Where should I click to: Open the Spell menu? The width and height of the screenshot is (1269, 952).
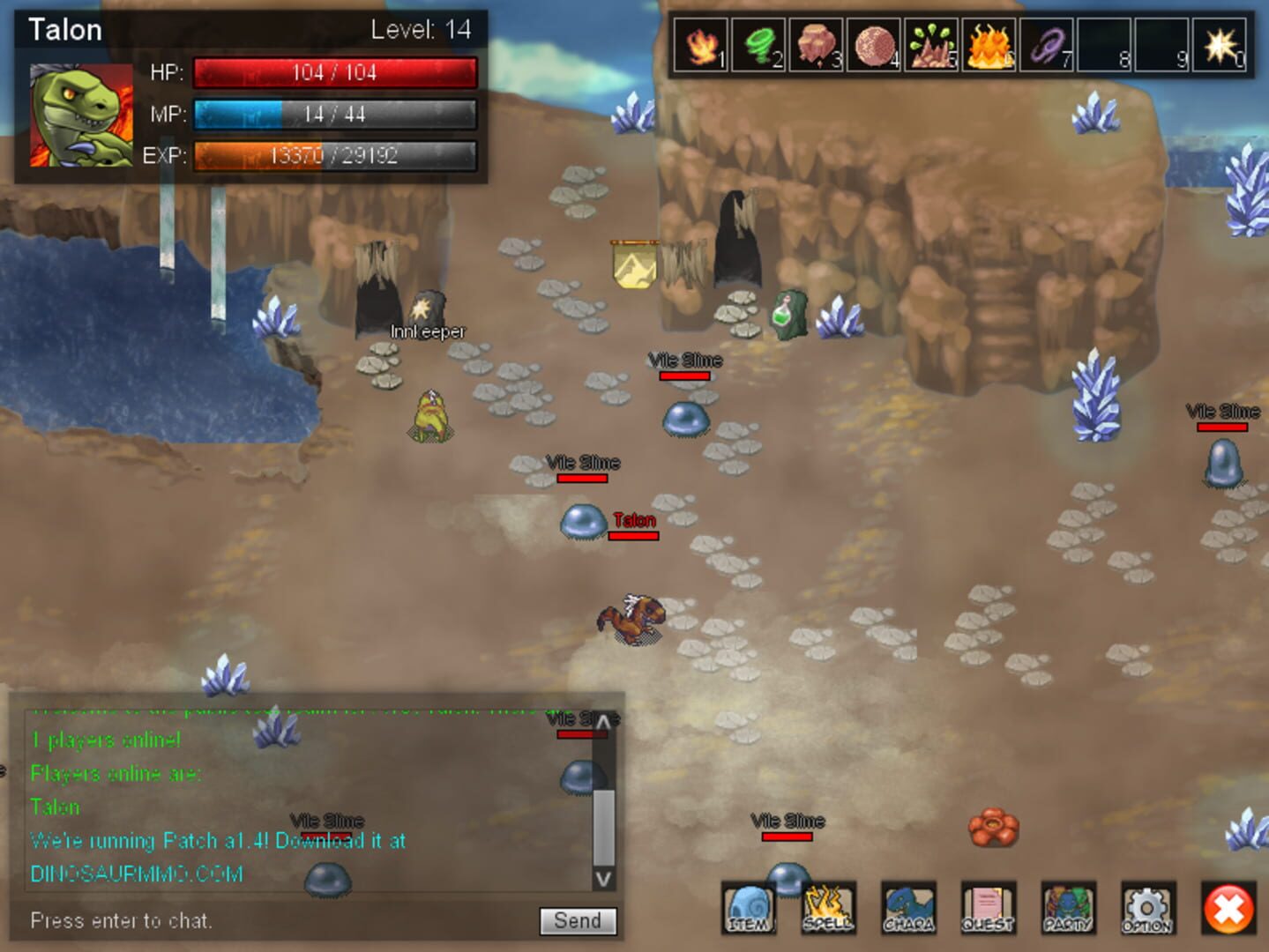pos(828,908)
